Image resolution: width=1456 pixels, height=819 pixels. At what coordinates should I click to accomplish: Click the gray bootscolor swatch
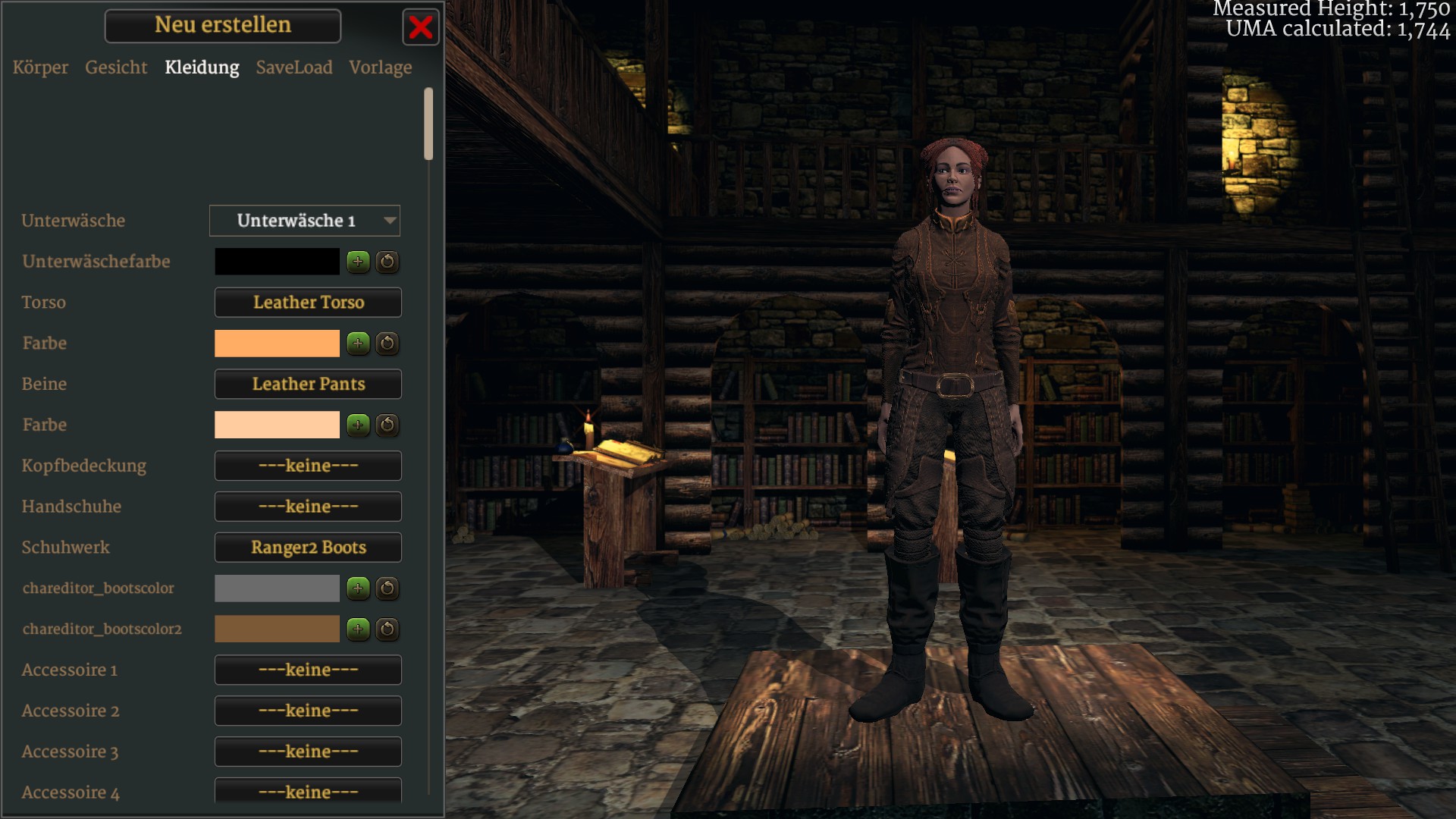tap(277, 588)
